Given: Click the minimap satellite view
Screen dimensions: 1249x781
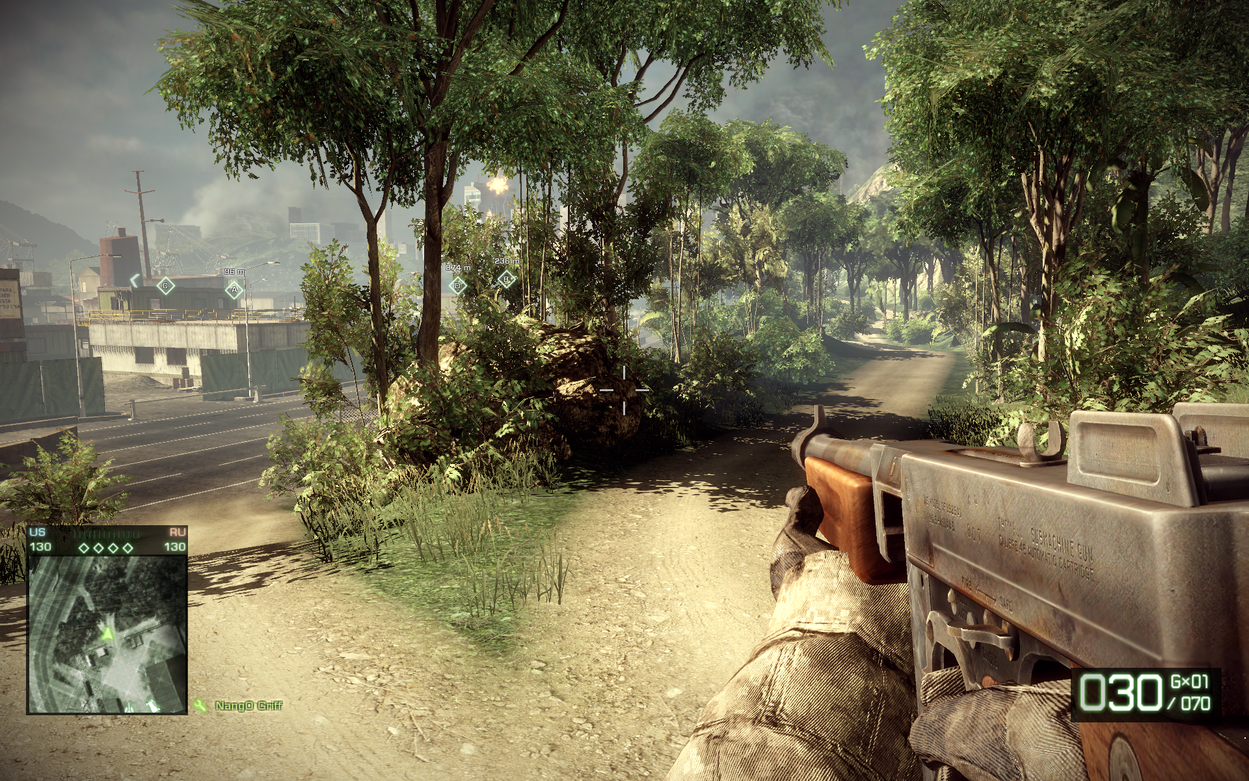Looking at the screenshot, I should pos(107,633).
